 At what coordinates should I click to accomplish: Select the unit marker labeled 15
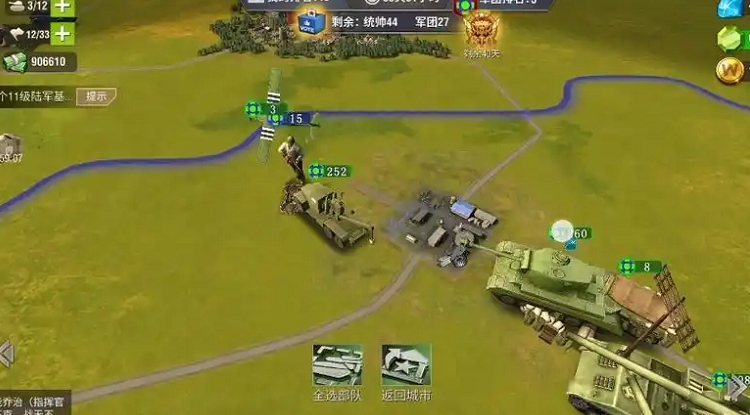(x=288, y=119)
